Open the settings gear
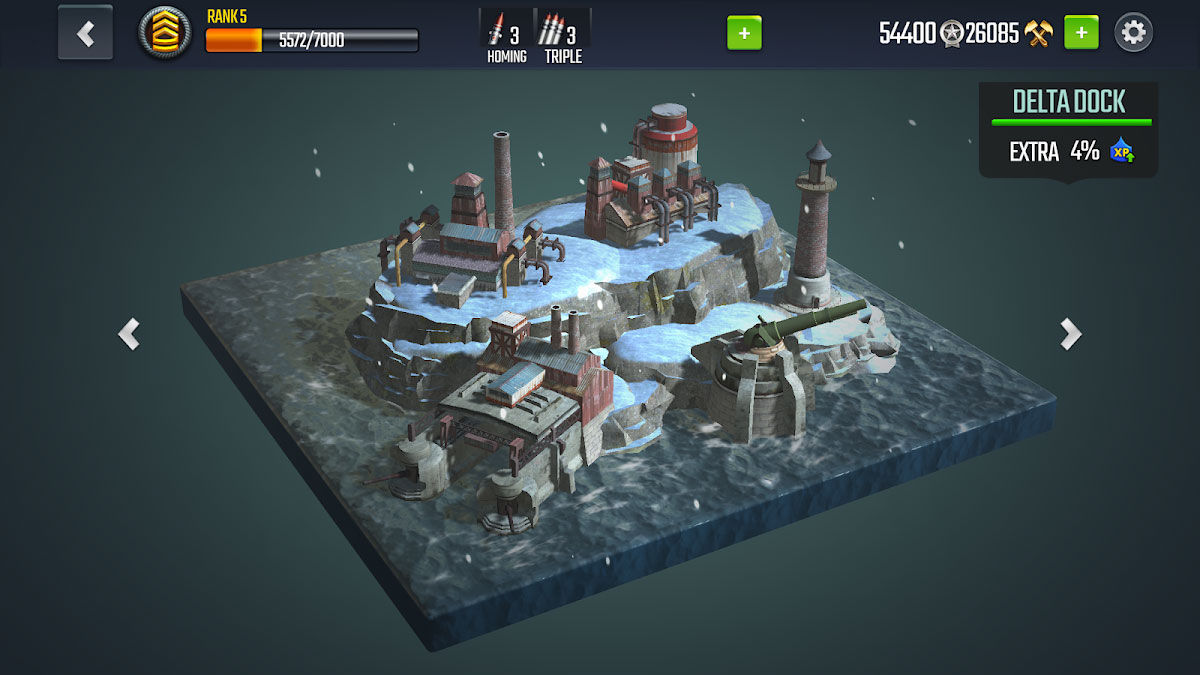Screen dimensions: 1200x675 pyautogui.click(x=1133, y=33)
